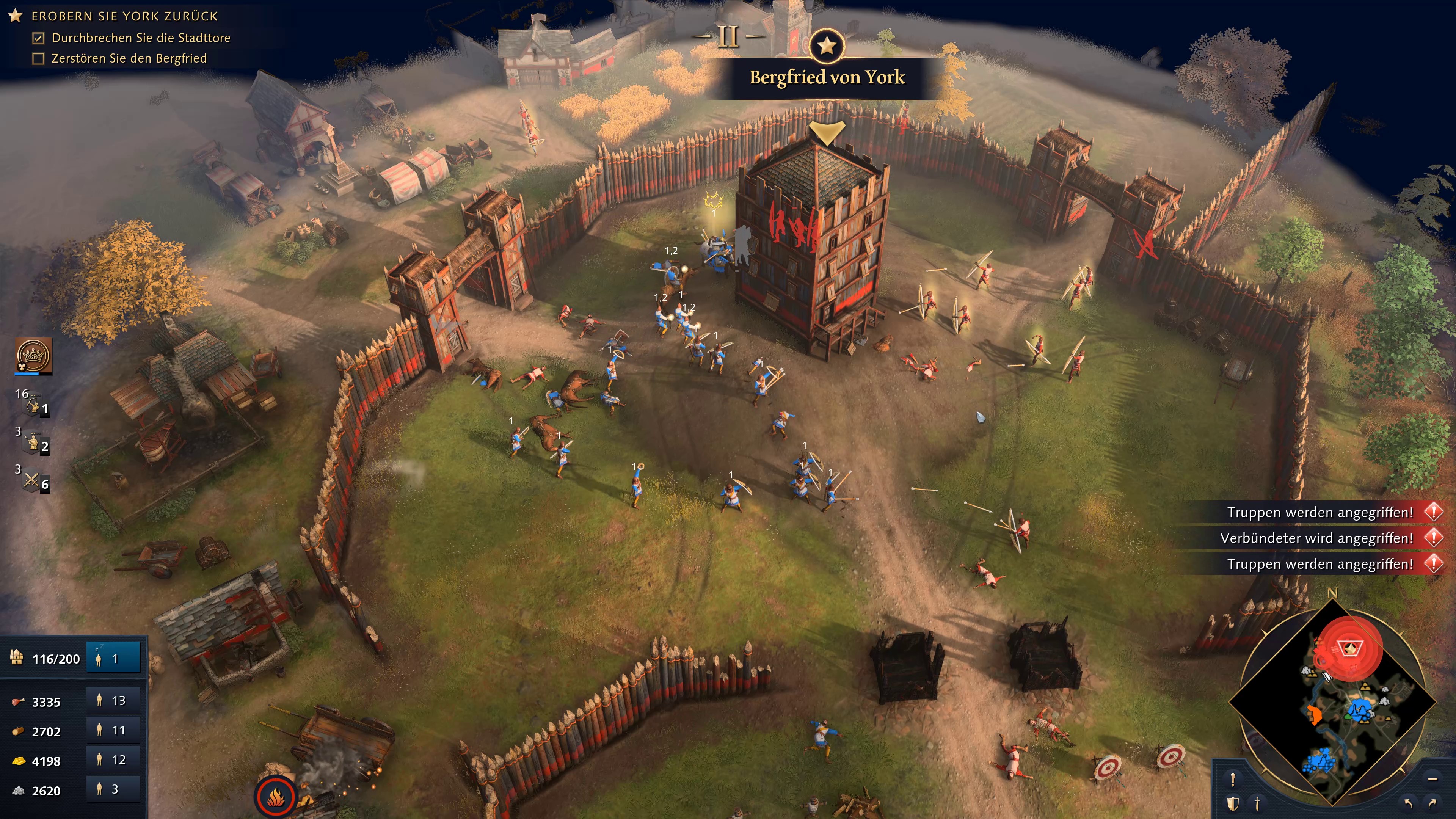Select the 12 gold miners button

tap(113, 759)
